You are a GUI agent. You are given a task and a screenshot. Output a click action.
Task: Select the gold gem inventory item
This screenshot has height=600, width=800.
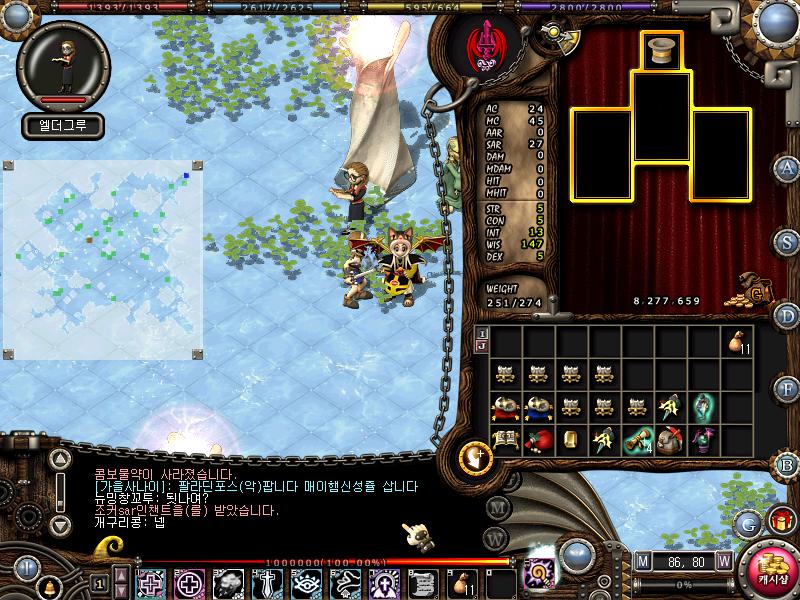(x=571, y=440)
